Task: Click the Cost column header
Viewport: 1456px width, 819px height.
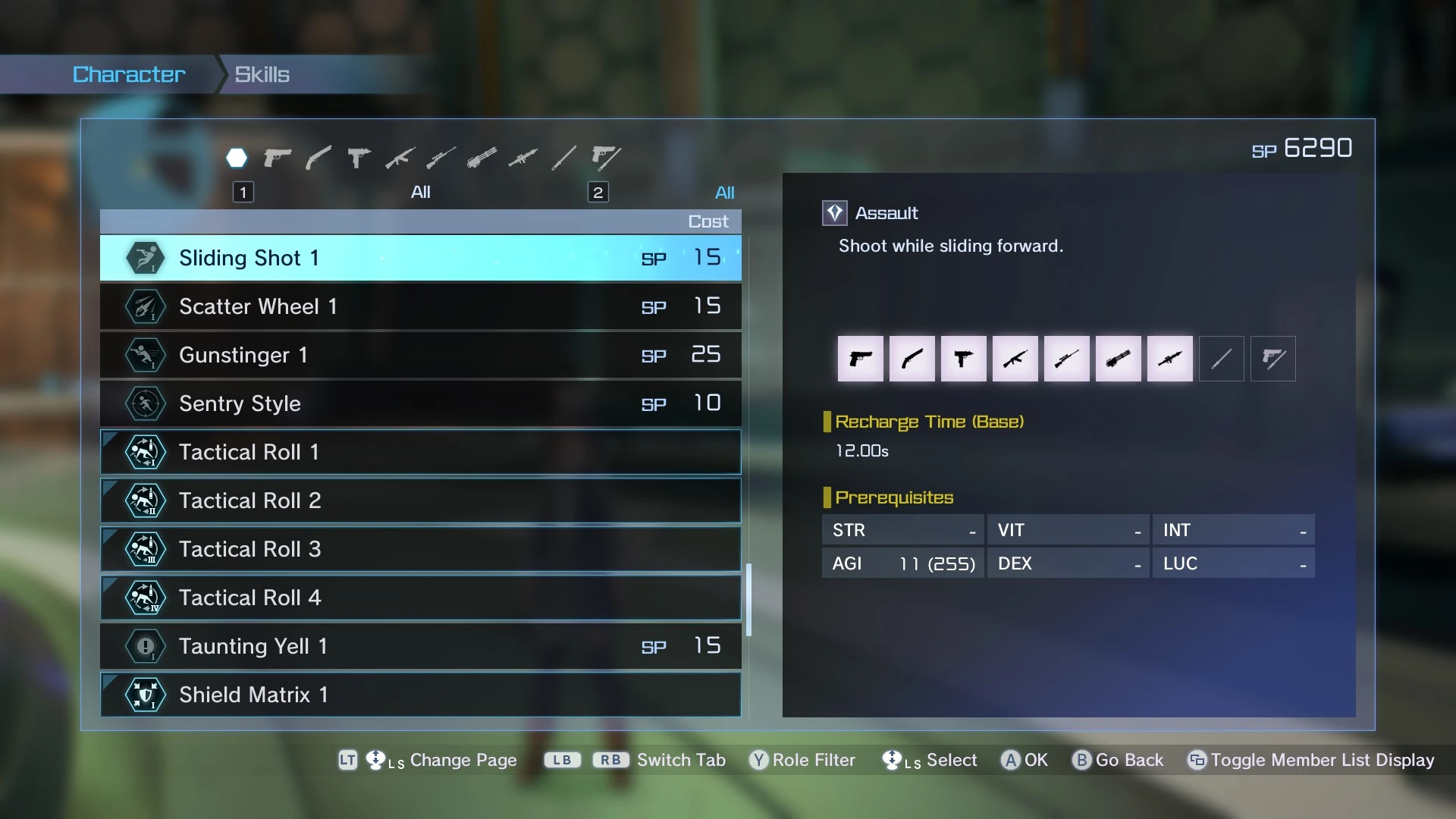Action: pyautogui.click(x=708, y=221)
